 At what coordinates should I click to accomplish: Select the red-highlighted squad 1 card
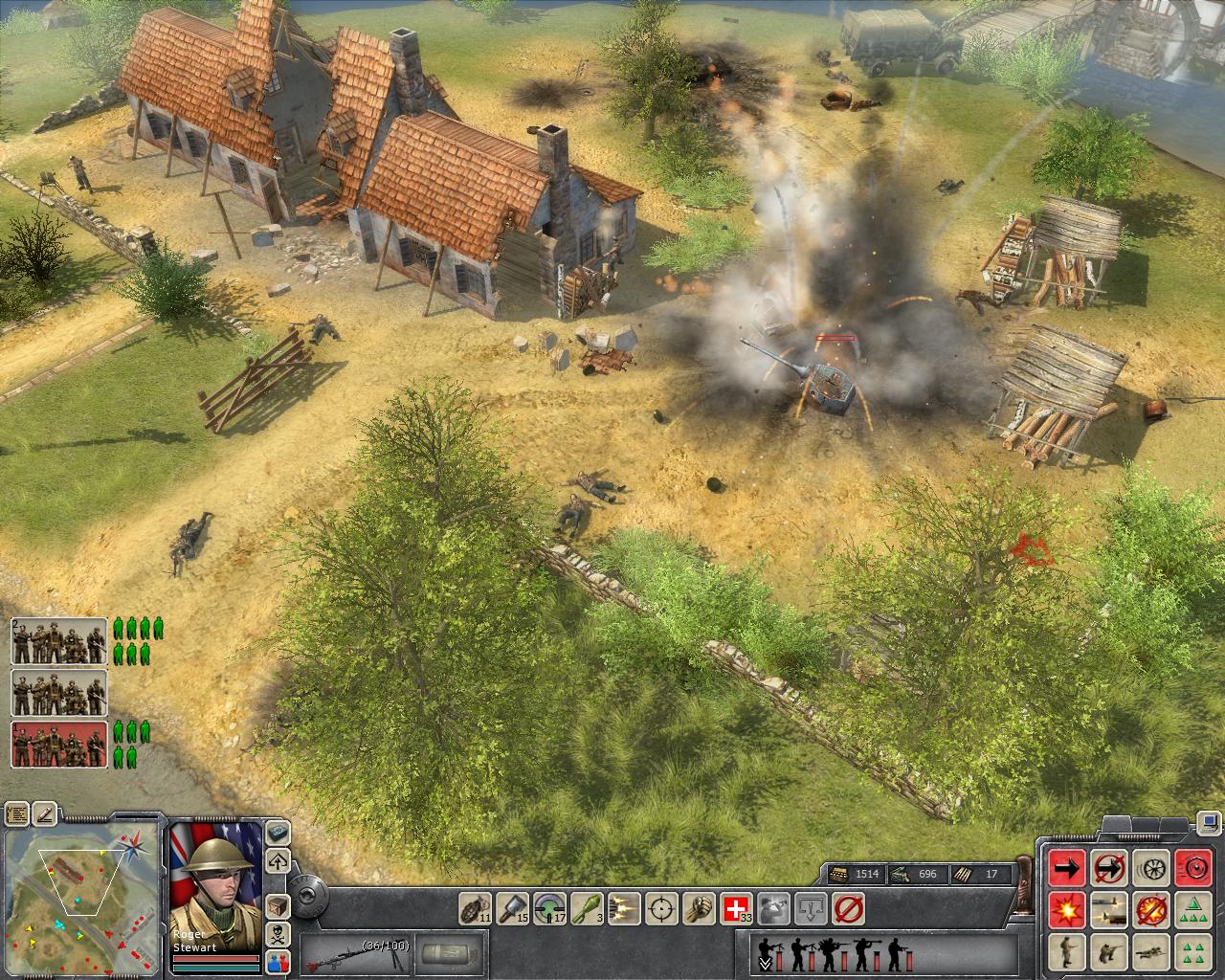coord(59,745)
